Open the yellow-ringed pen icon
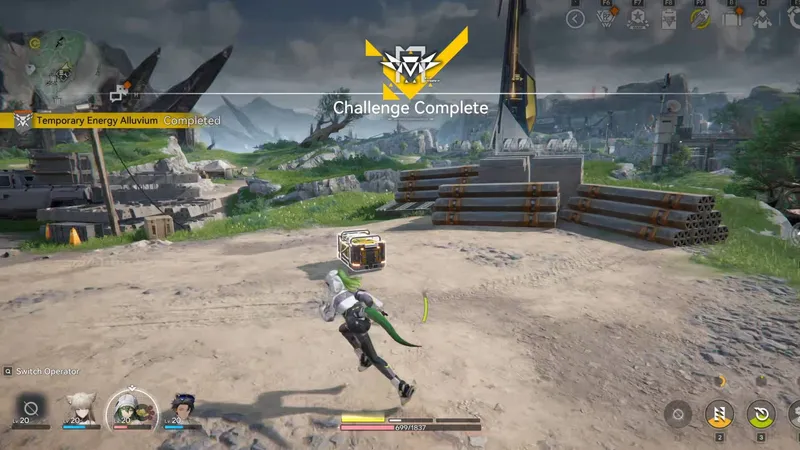The width and height of the screenshot is (800, 450). pos(701,19)
